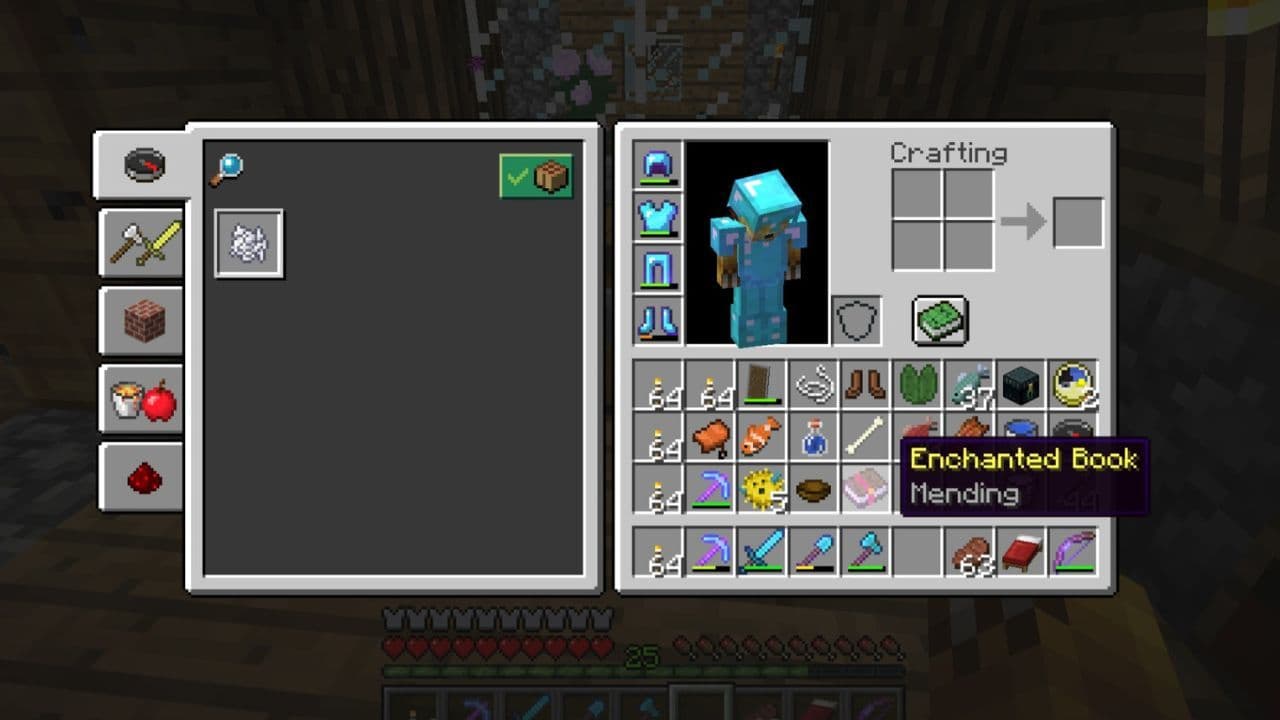Select the equipped diamond helmet slot
1280x720 pixels.
coord(658,165)
